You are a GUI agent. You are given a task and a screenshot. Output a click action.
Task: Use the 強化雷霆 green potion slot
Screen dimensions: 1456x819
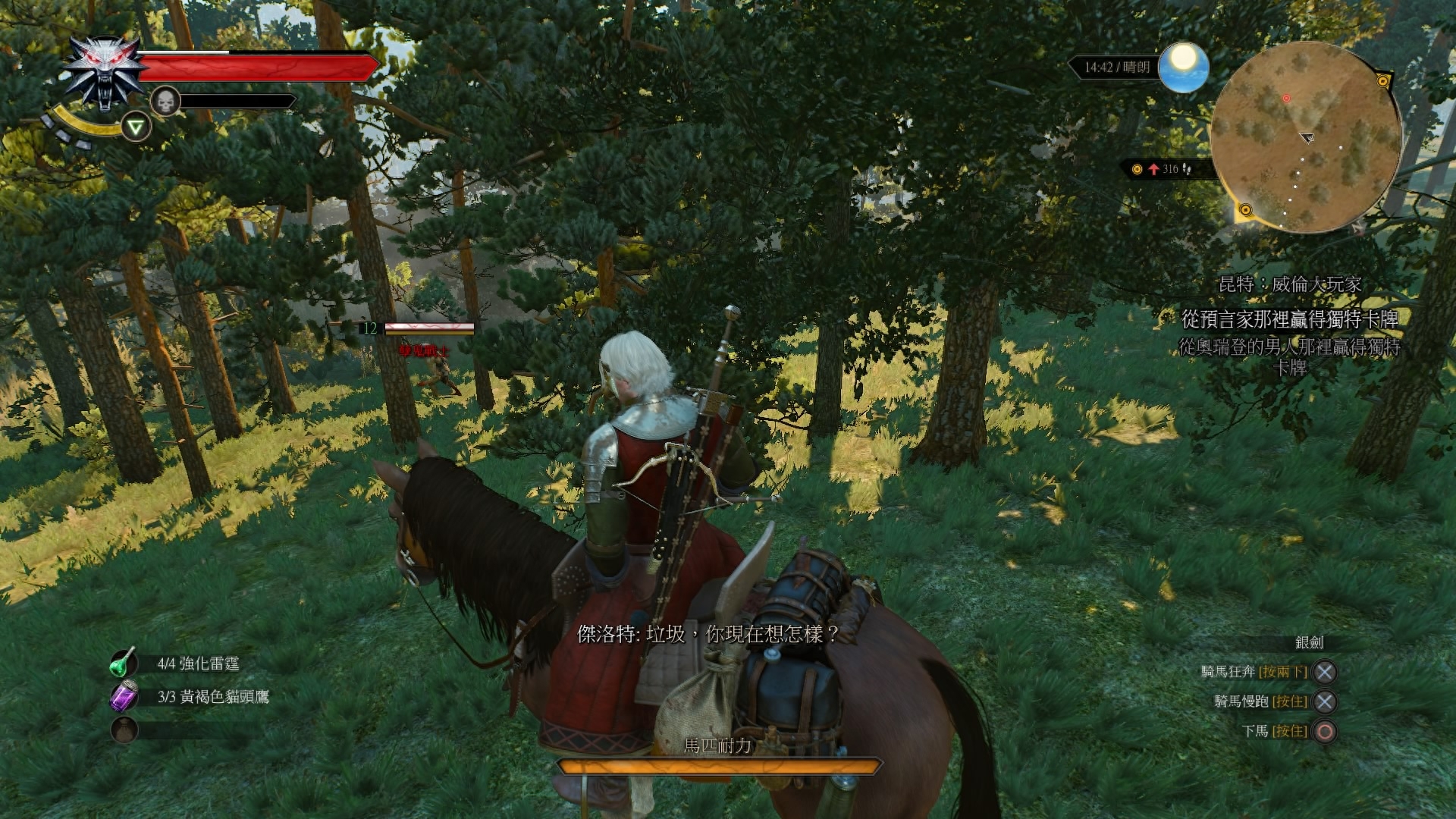pyautogui.click(x=124, y=664)
